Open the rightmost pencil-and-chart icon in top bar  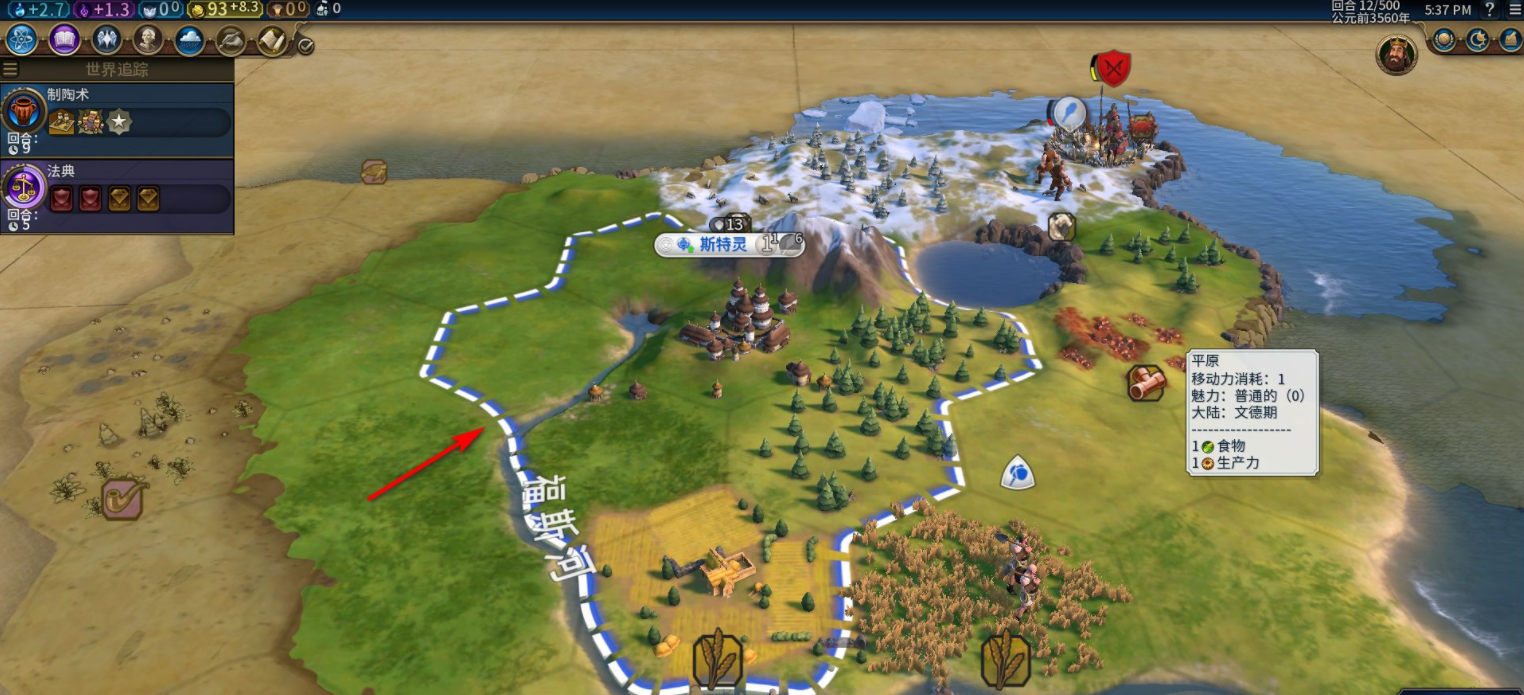[1510, 40]
